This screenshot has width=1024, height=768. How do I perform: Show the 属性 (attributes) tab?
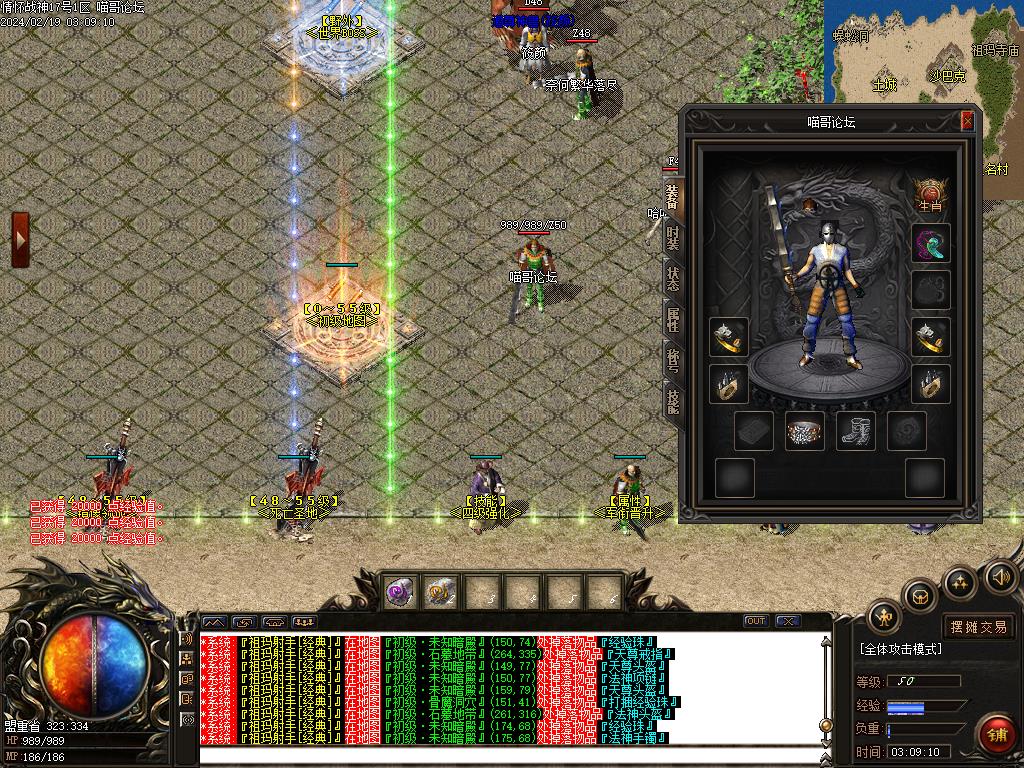pyautogui.click(x=673, y=319)
